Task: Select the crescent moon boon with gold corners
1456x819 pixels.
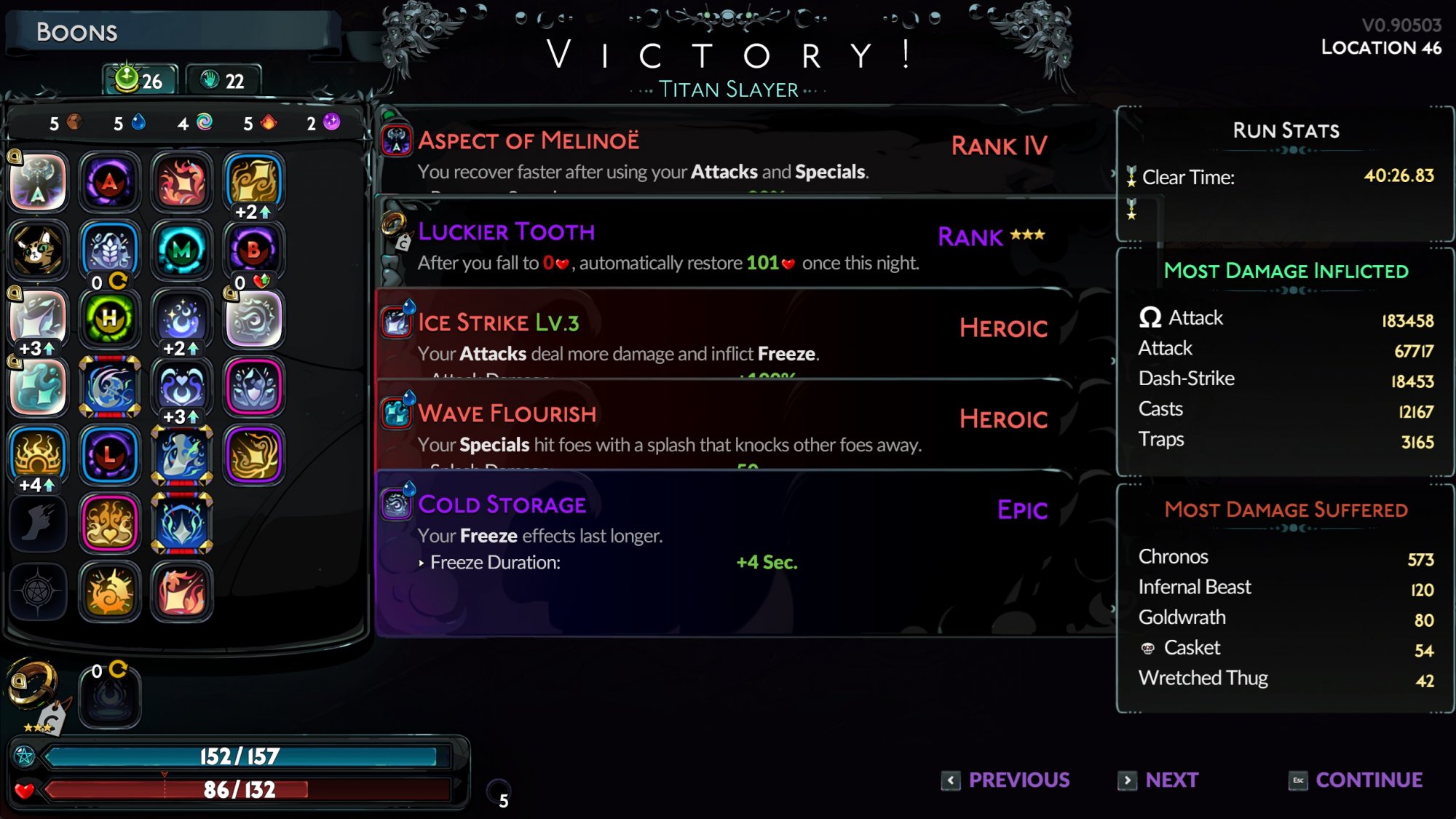Action: (x=109, y=387)
